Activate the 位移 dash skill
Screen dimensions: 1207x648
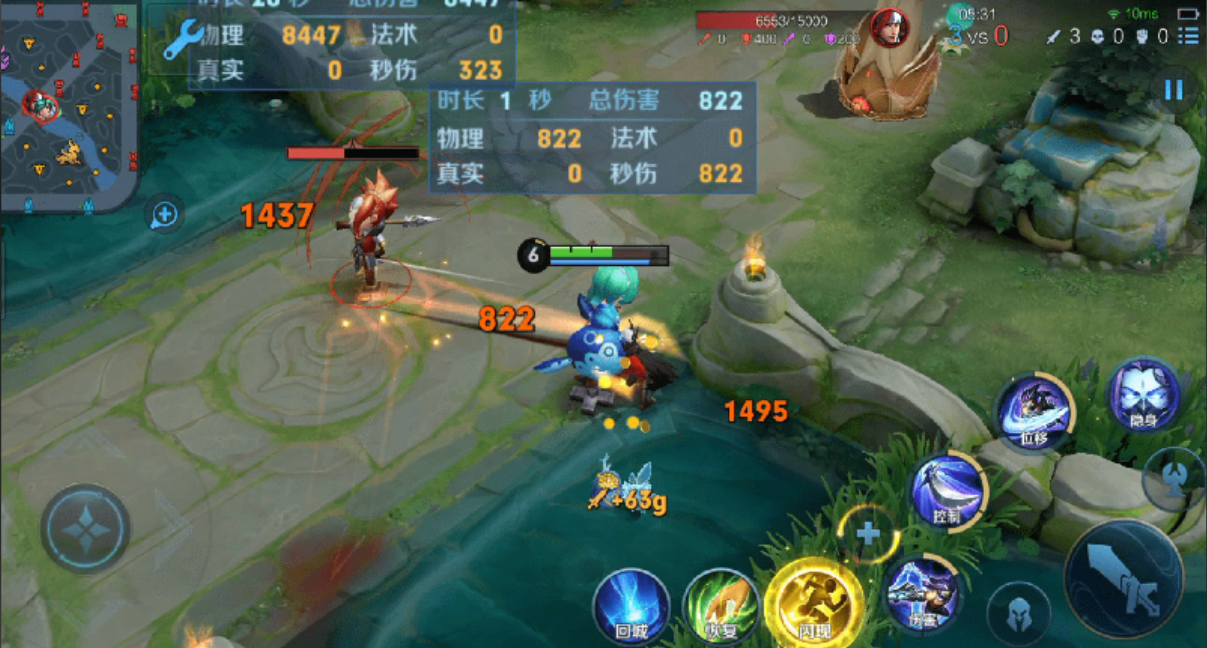pyautogui.click(x=1034, y=413)
